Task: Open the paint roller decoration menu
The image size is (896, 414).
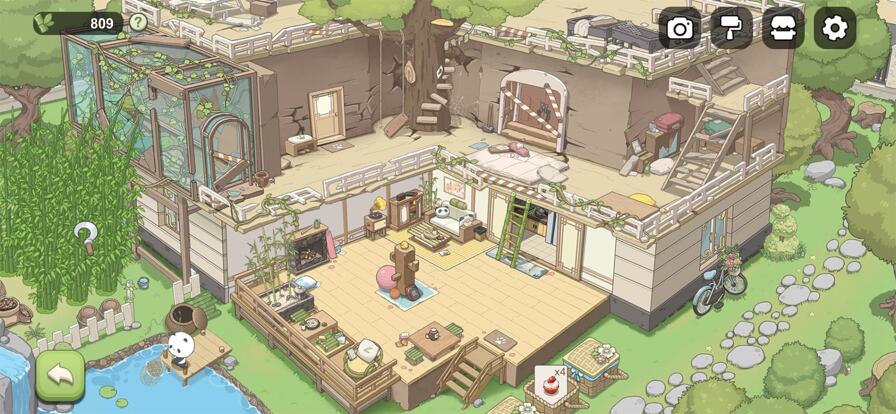Action: tap(731, 28)
